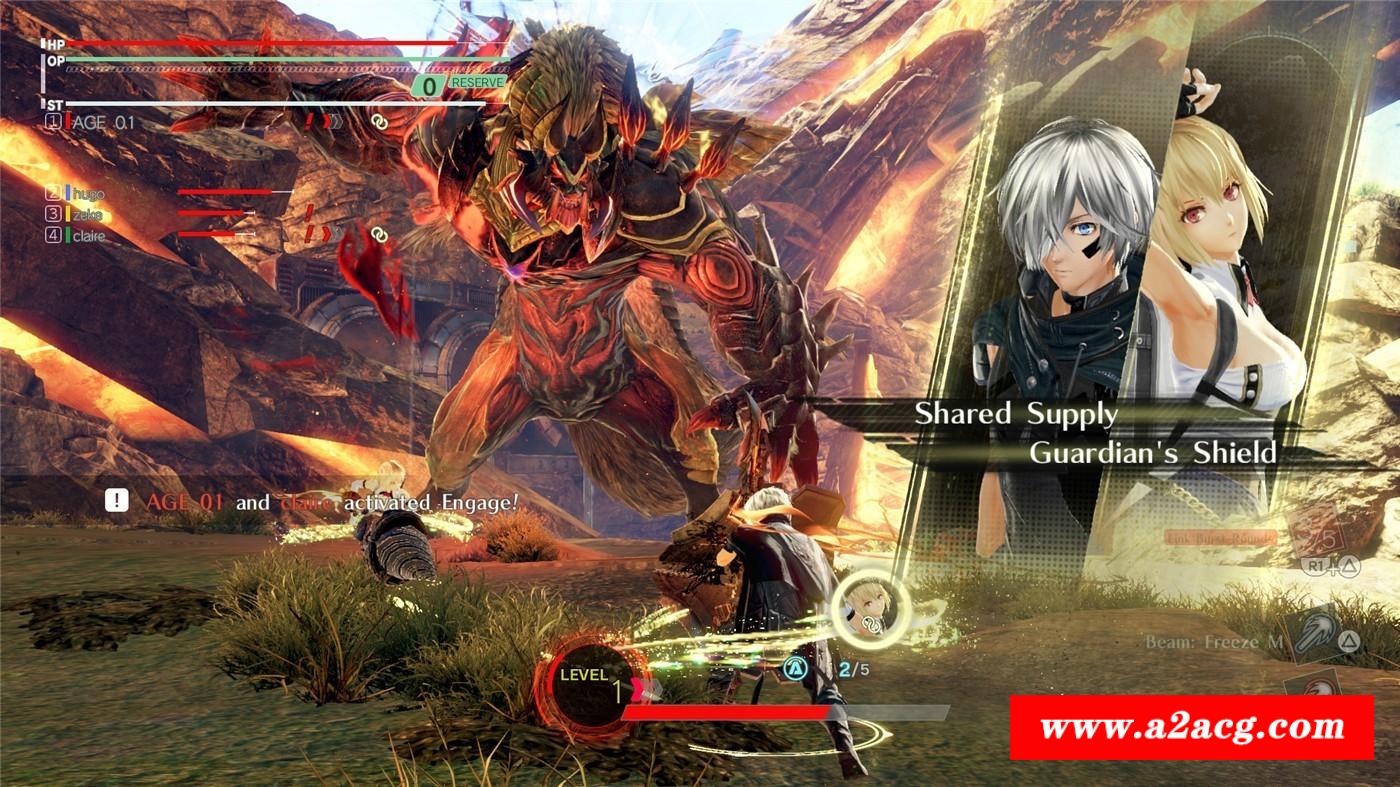Click the Engage link icon beside claire
This screenshot has height=787, width=1400.
(379, 234)
